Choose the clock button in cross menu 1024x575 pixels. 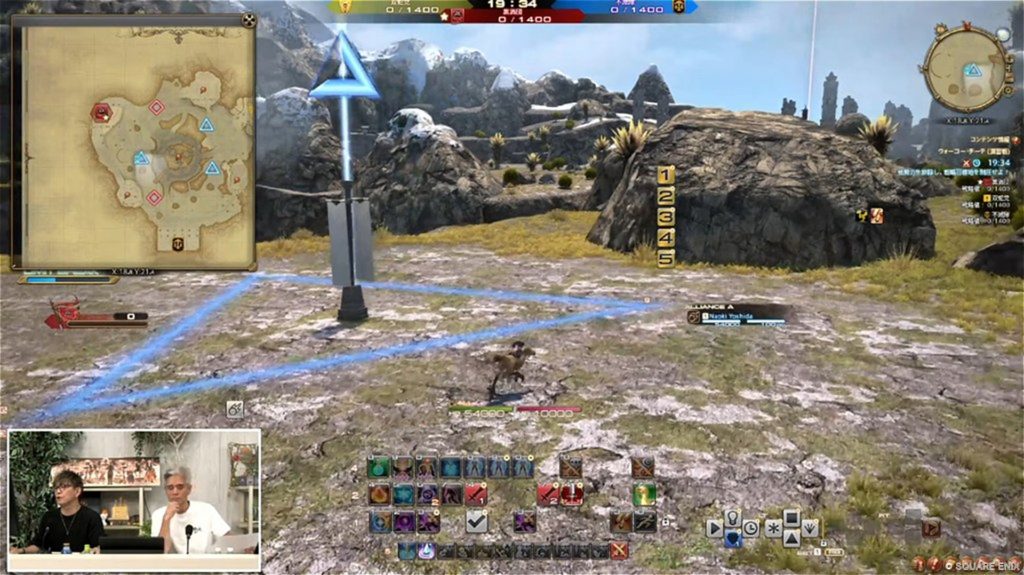[750, 528]
